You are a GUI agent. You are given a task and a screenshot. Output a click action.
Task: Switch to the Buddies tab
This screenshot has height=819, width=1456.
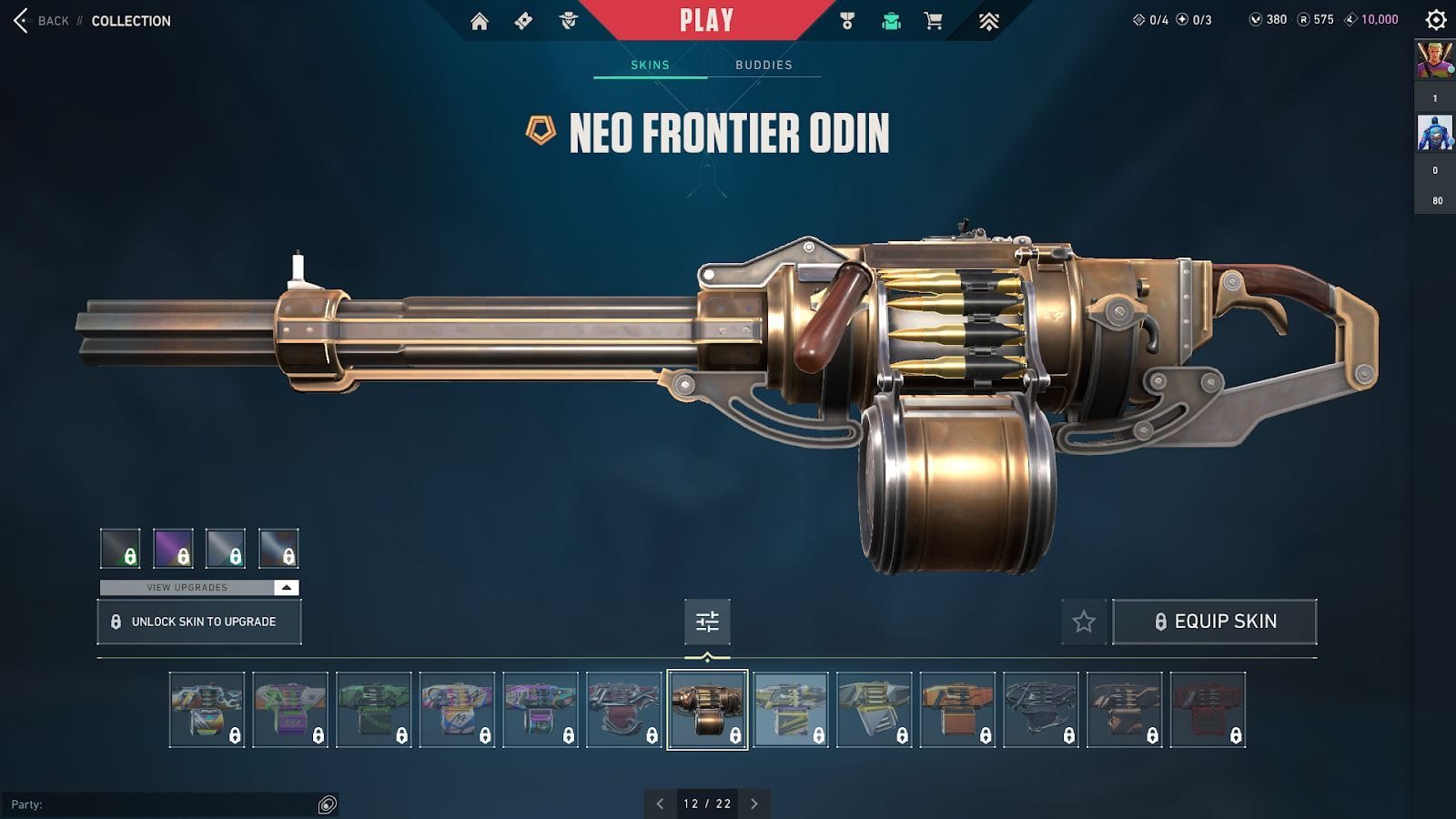point(763,65)
